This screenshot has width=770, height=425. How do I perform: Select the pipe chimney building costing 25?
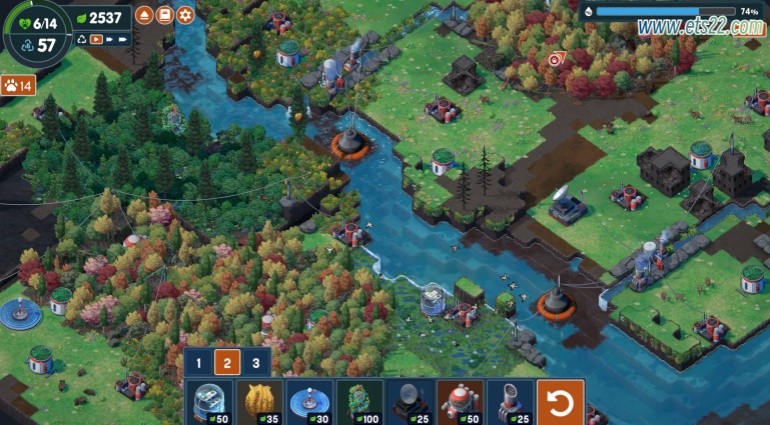click(510, 402)
